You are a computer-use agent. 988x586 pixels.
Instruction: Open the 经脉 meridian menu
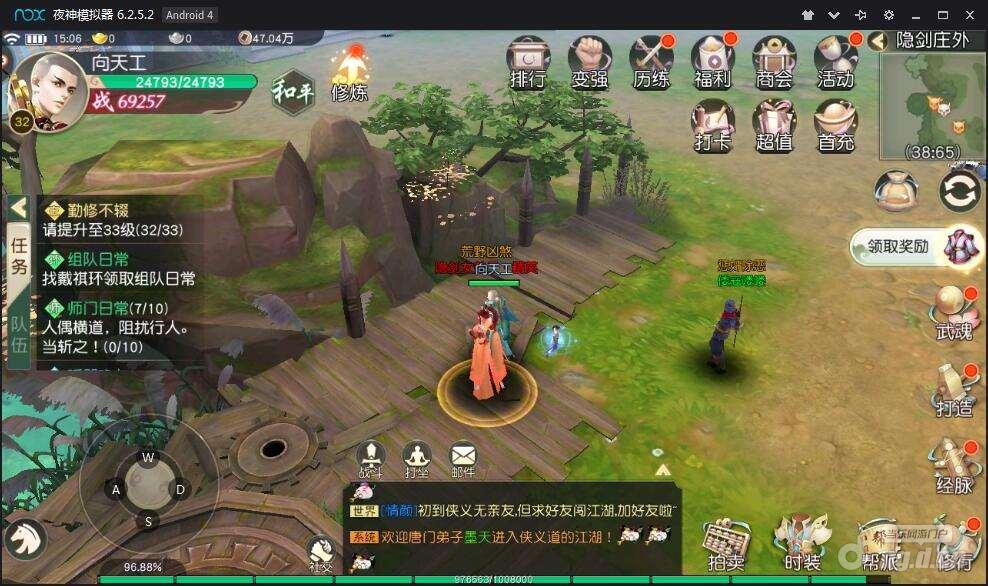954,465
